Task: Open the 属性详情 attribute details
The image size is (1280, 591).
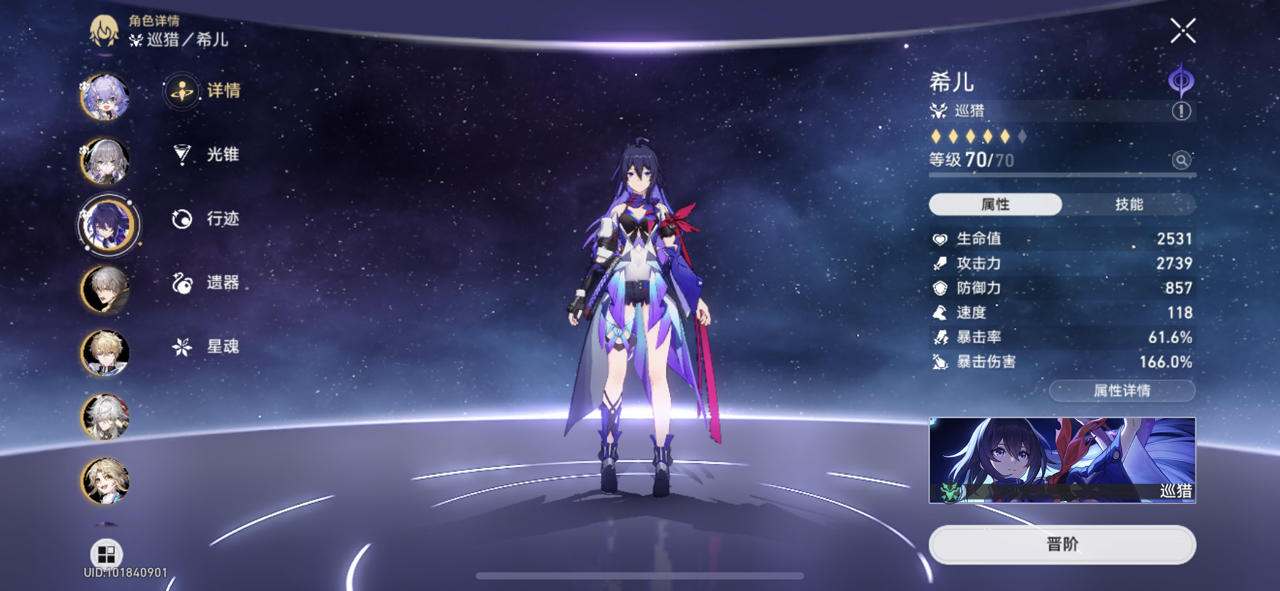Action: pyautogui.click(x=1122, y=391)
